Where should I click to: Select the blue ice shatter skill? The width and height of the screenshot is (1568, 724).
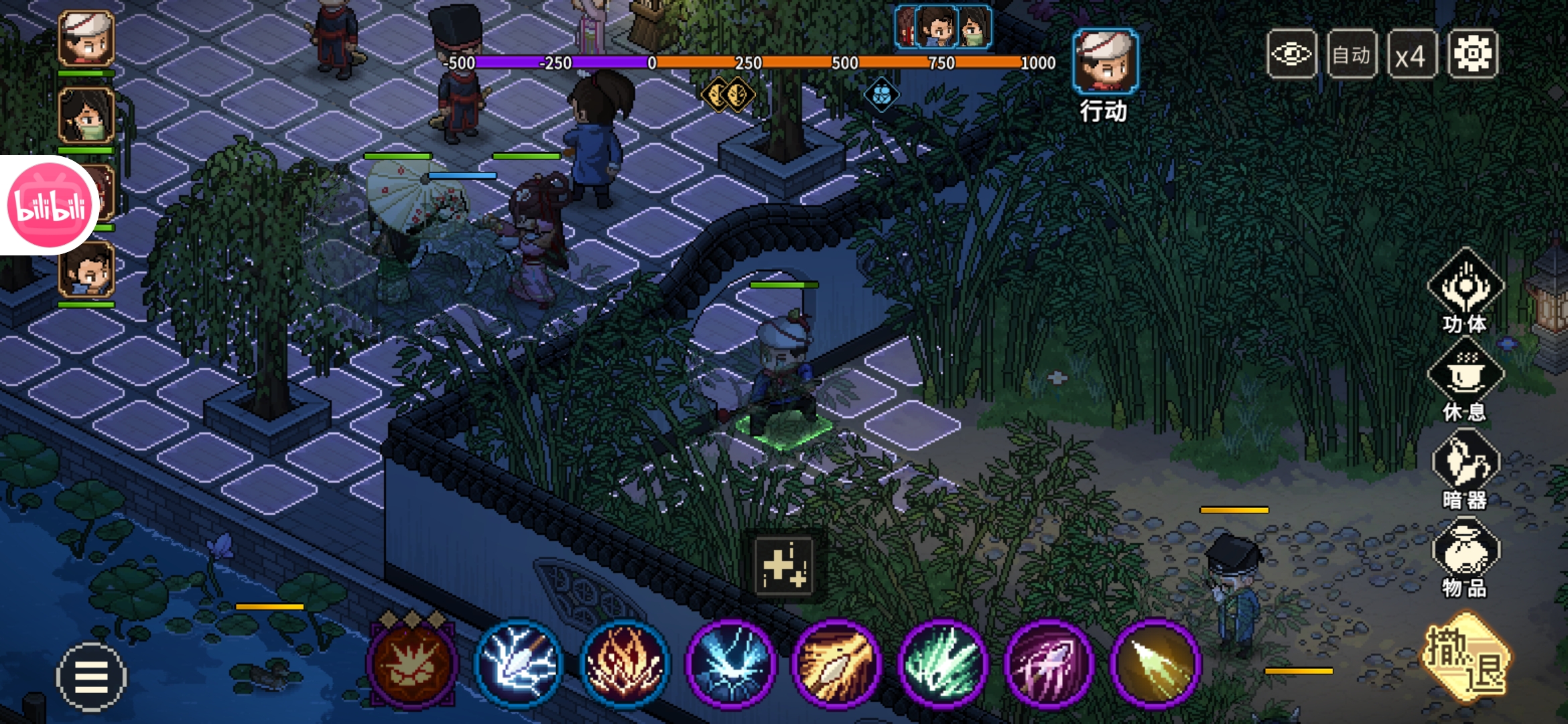pos(730,664)
